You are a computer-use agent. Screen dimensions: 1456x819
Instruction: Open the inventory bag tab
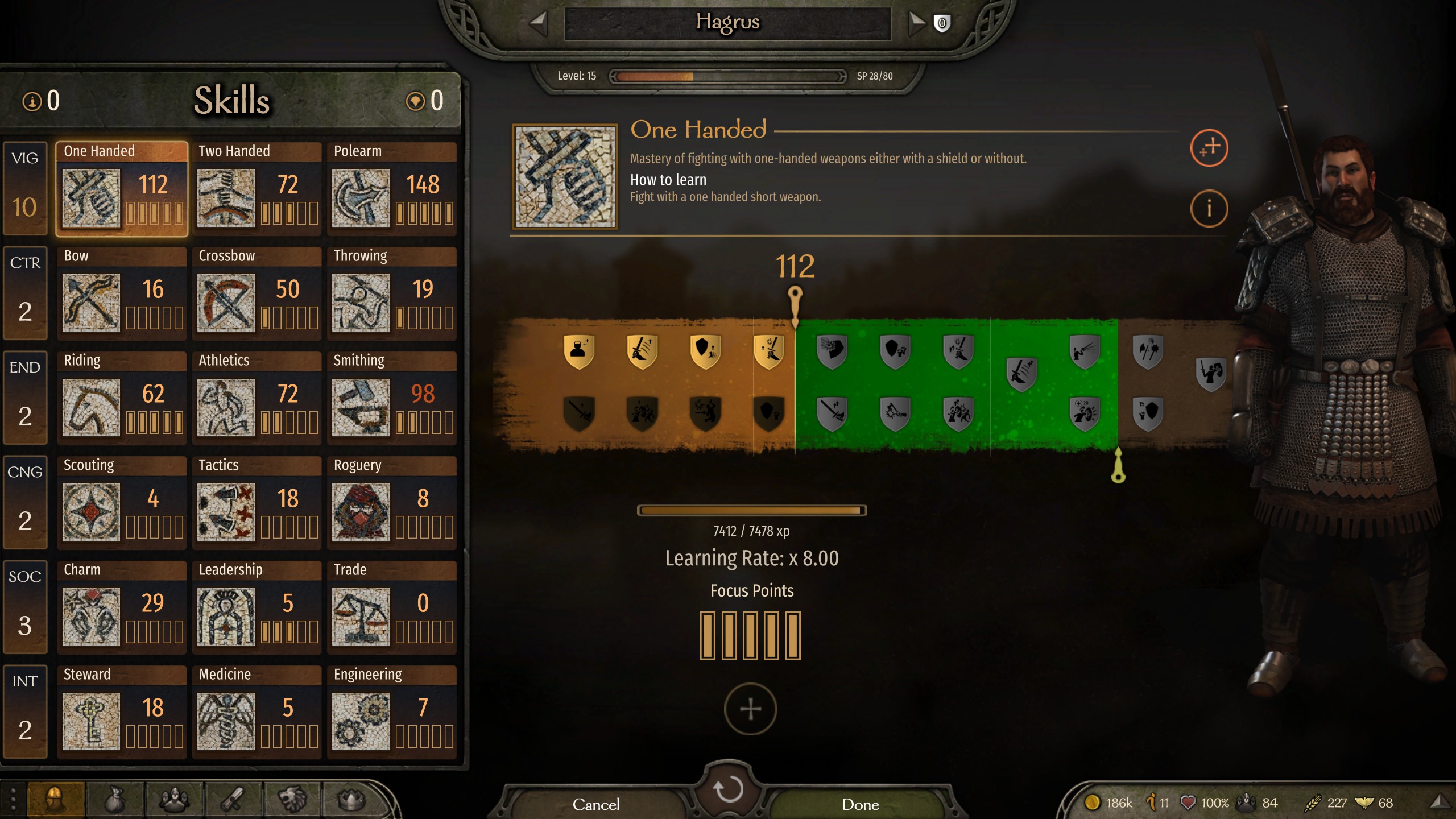coord(115,800)
